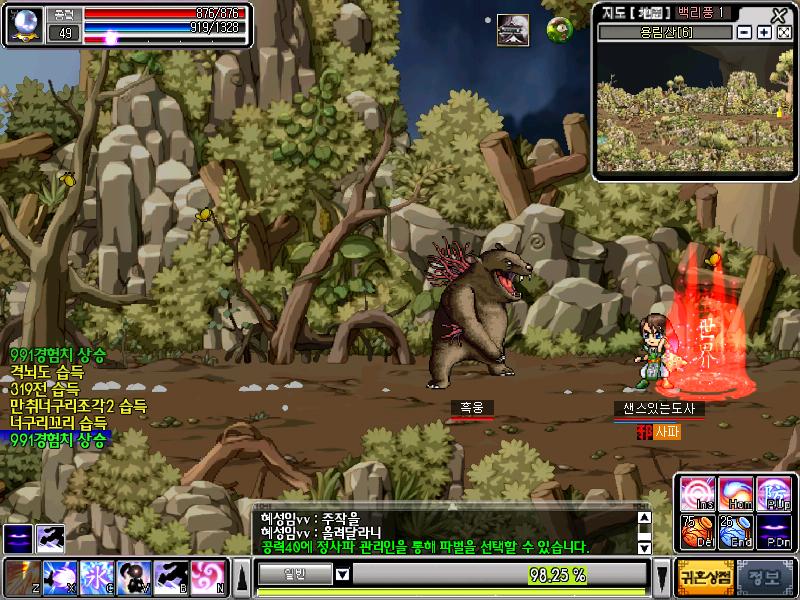Trigger the skill in the V slot

click(133, 577)
